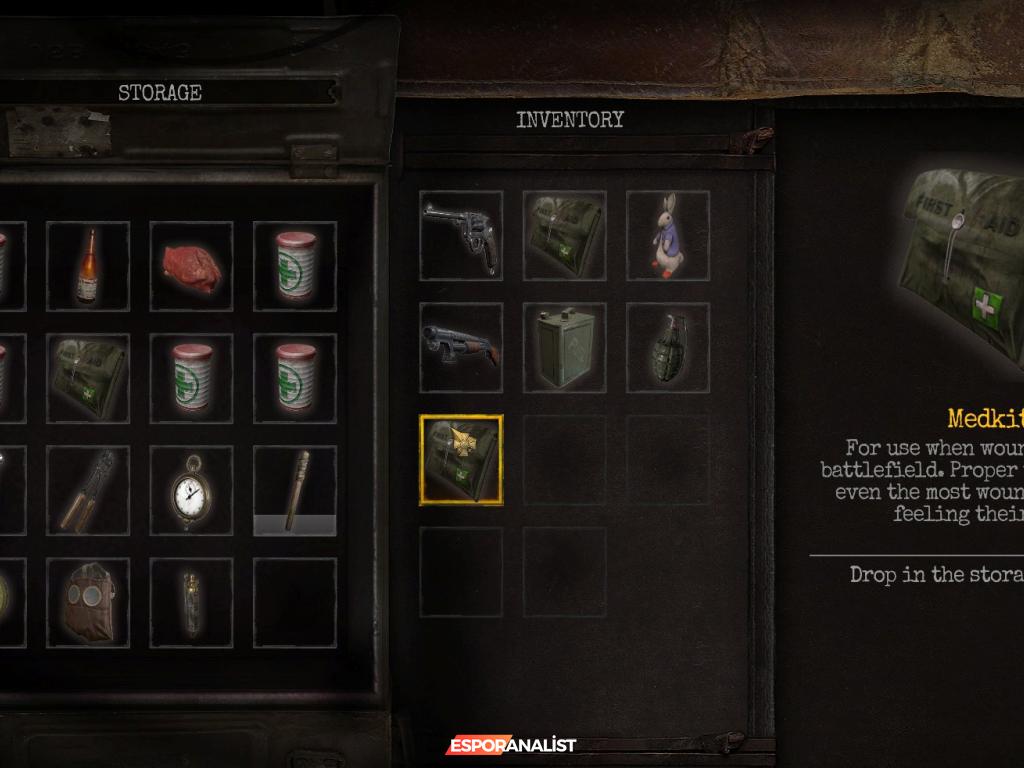
Task: Select the revolver in the inventory
Action: [461, 236]
